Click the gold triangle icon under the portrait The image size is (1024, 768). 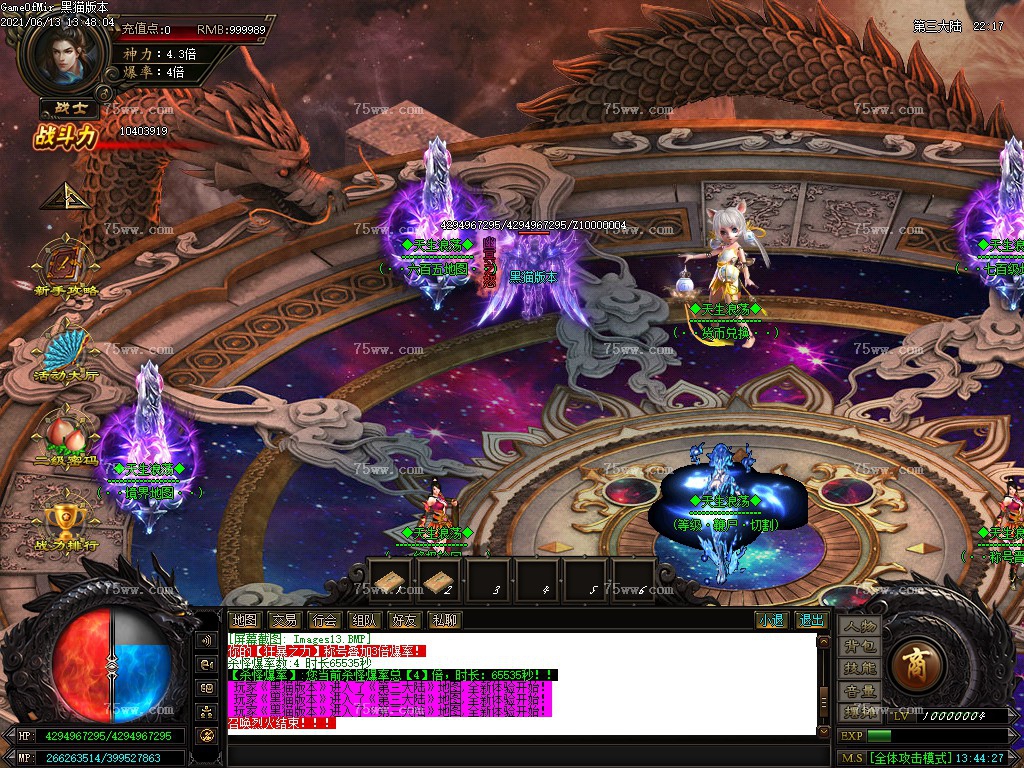point(61,195)
